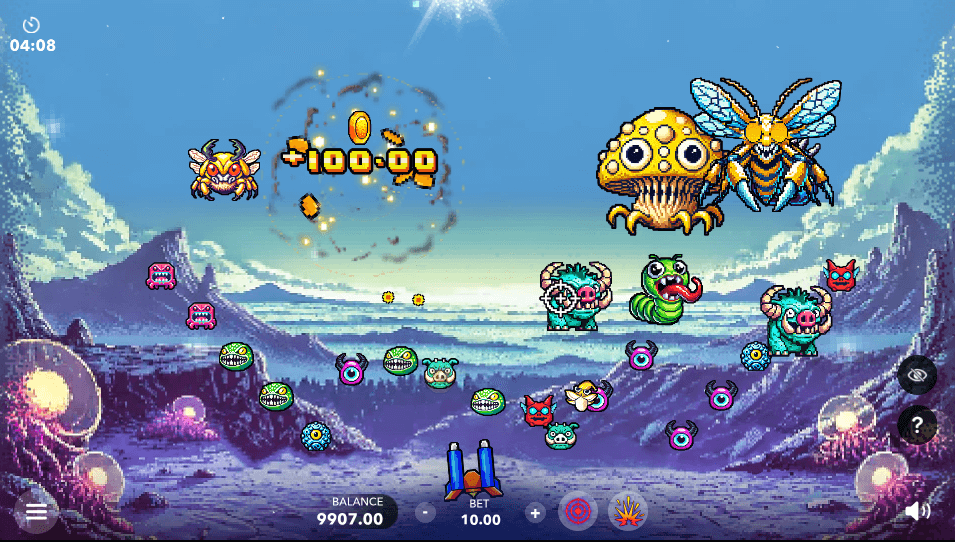The height and width of the screenshot is (542, 955).
Task: Toggle the sound speaker icon
Action: [917, 512]
